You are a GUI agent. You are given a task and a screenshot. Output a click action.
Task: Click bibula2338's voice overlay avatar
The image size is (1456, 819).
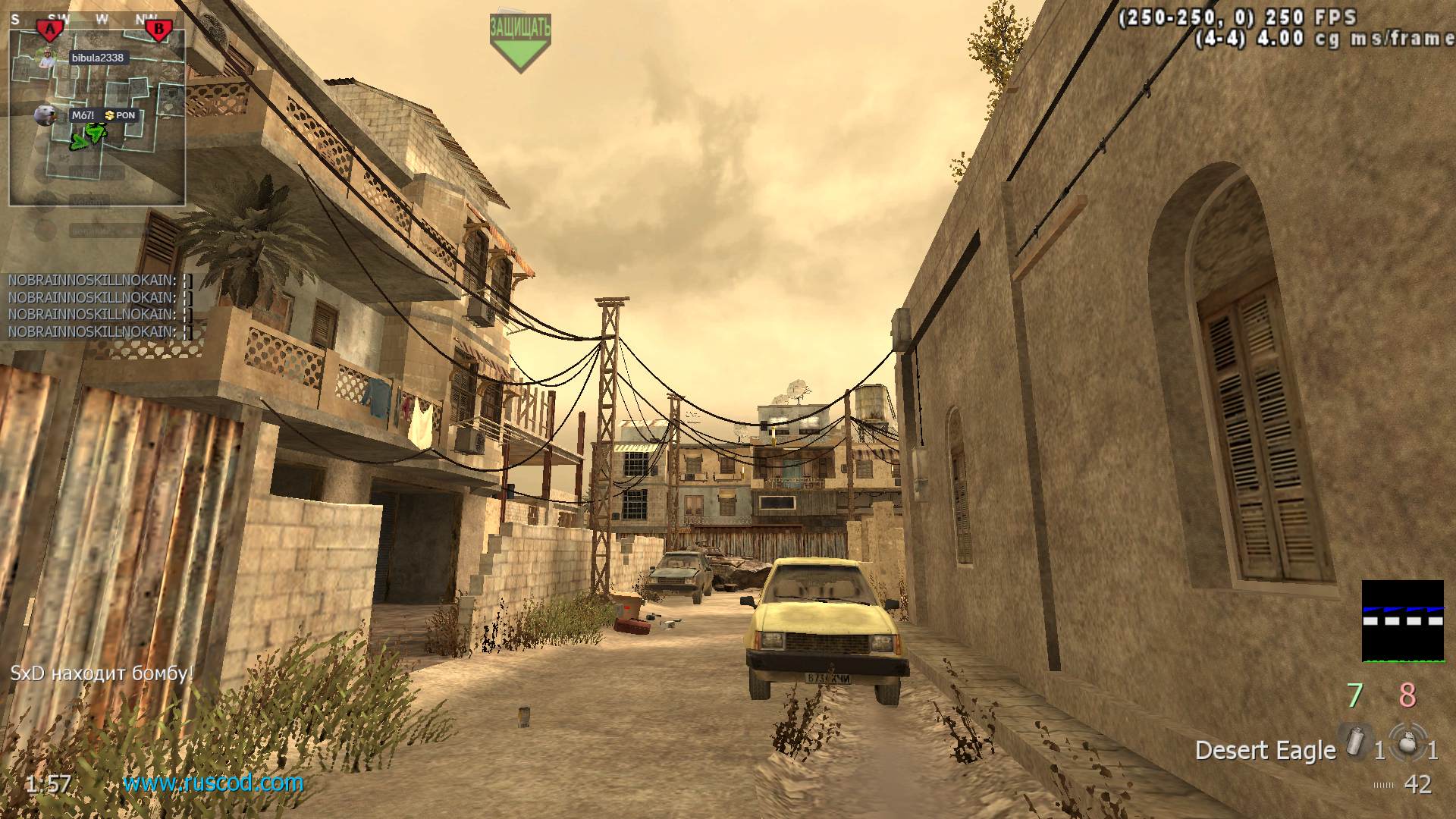48,58
